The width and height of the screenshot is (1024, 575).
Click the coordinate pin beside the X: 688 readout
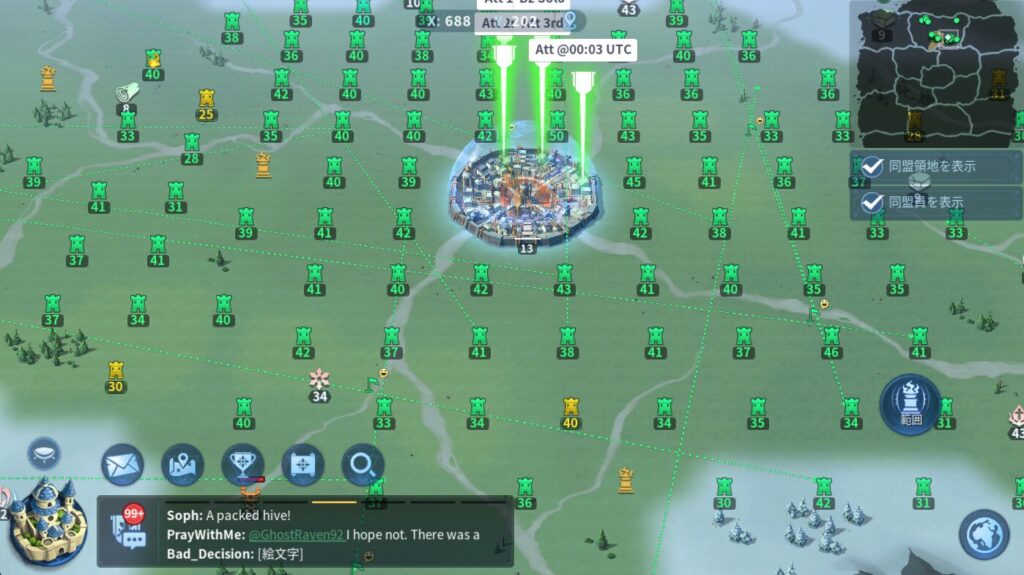[571, 20]
